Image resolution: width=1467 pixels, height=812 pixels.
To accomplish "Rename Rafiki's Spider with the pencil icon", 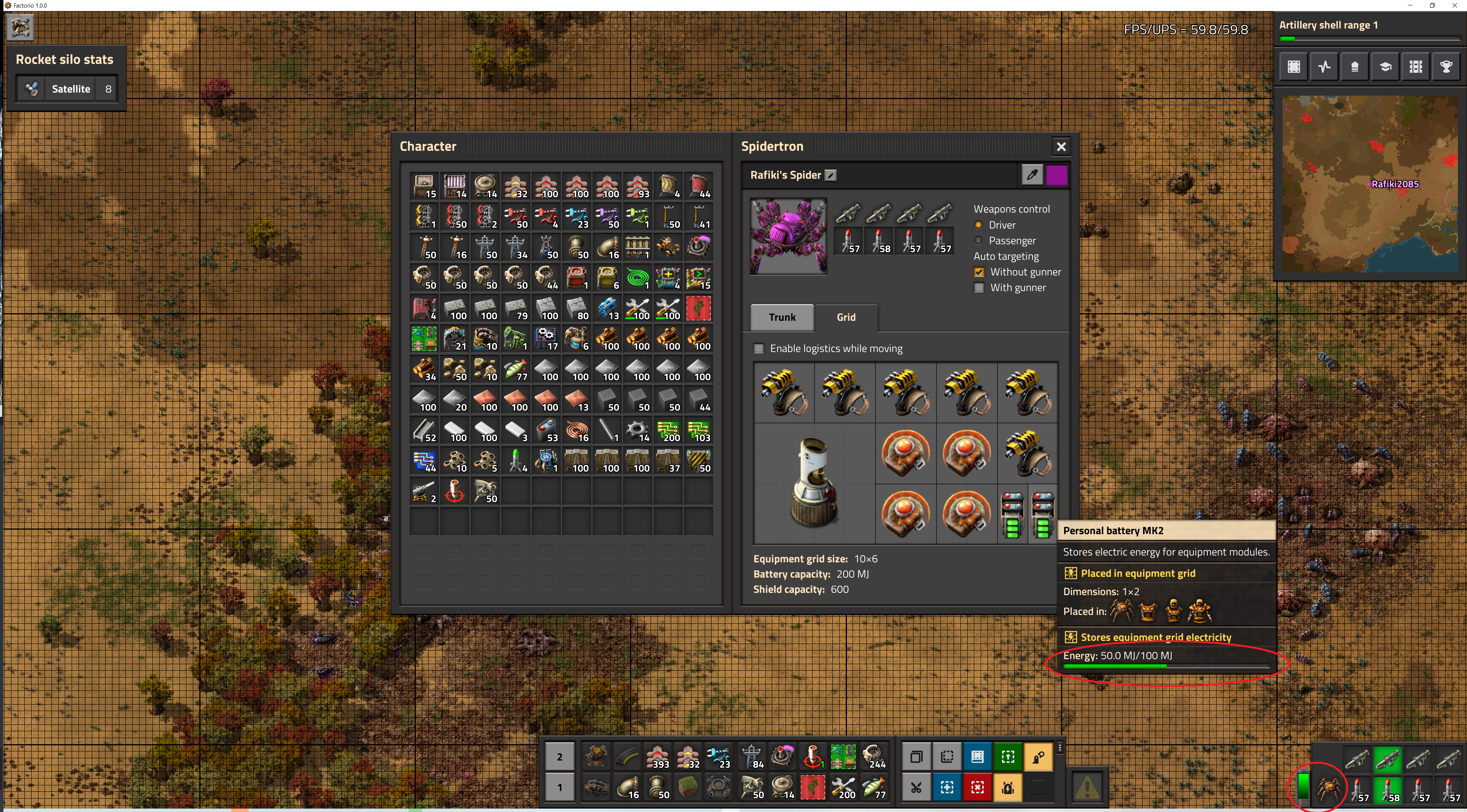I will click(831, 175).
